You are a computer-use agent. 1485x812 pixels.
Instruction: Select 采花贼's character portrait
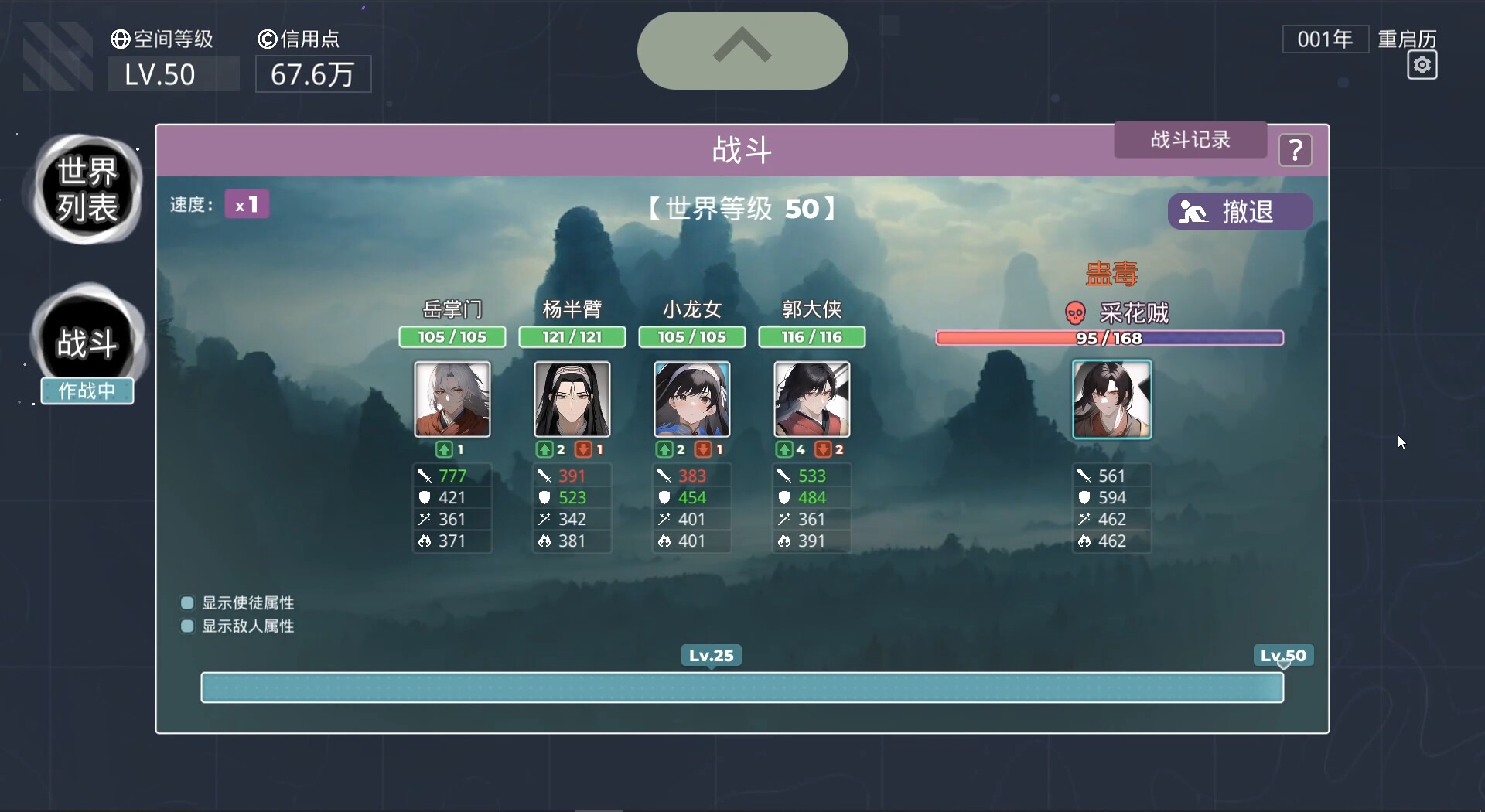point(1111,399)
